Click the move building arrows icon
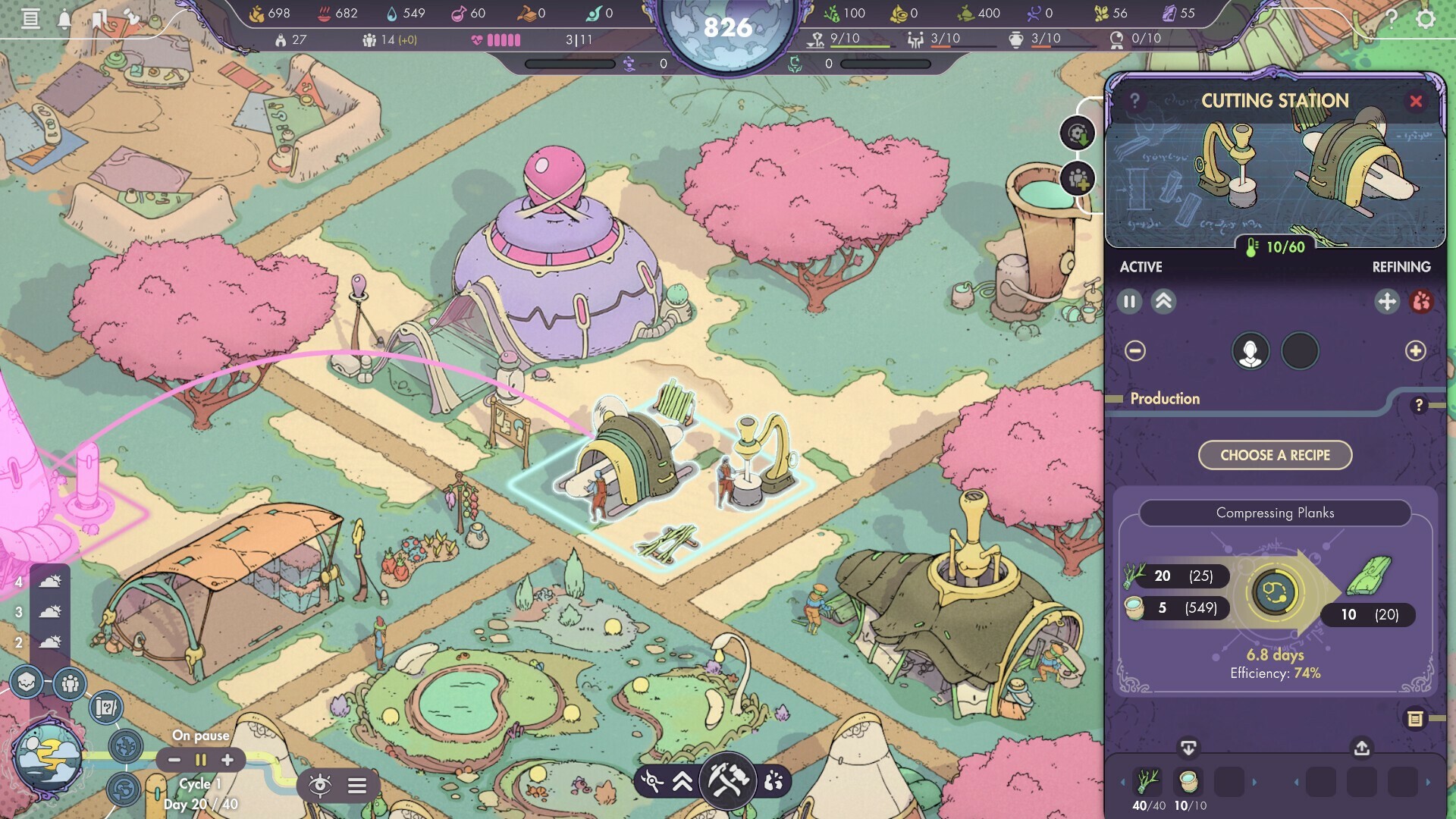Screen dimensions: 1456x819 [1386, 302]
